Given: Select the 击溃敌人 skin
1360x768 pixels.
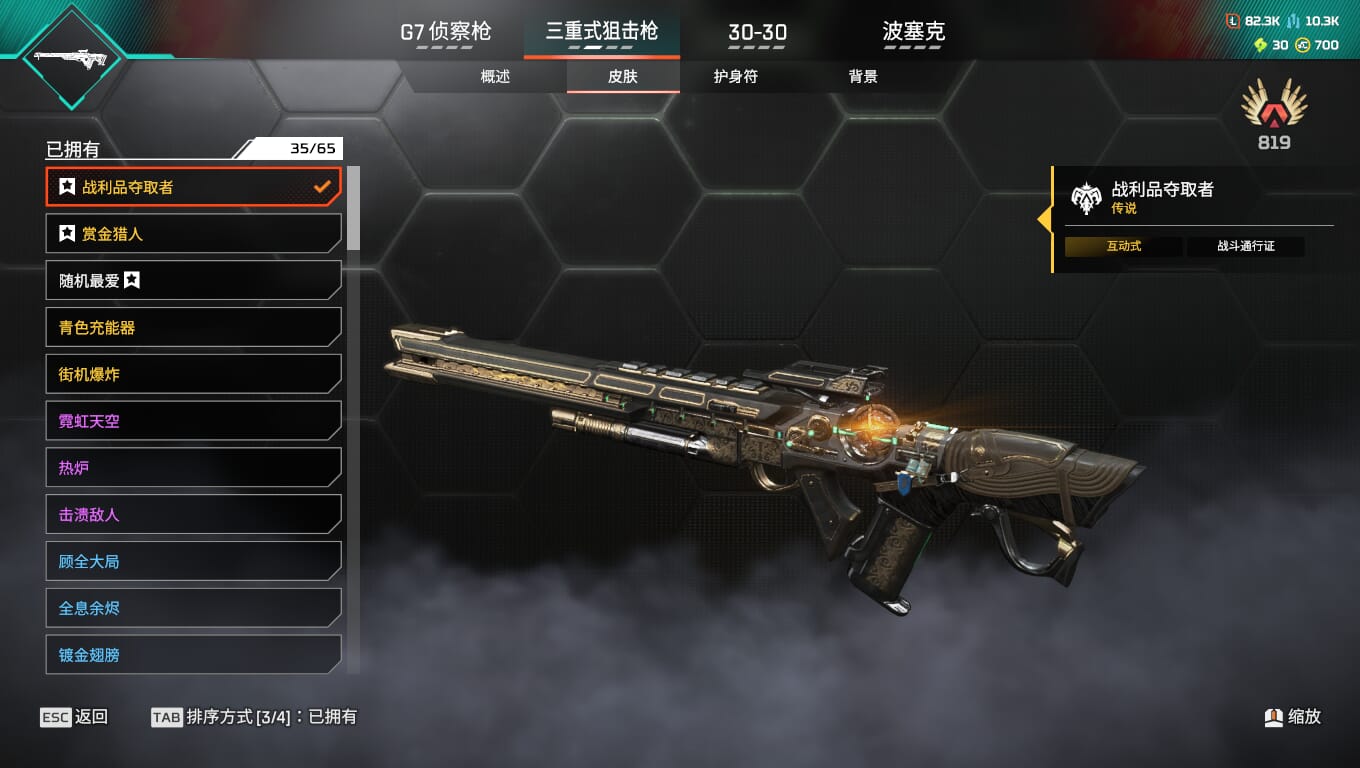Looking at the screenshot, I should pyautogui.click(x=193, y=515).
